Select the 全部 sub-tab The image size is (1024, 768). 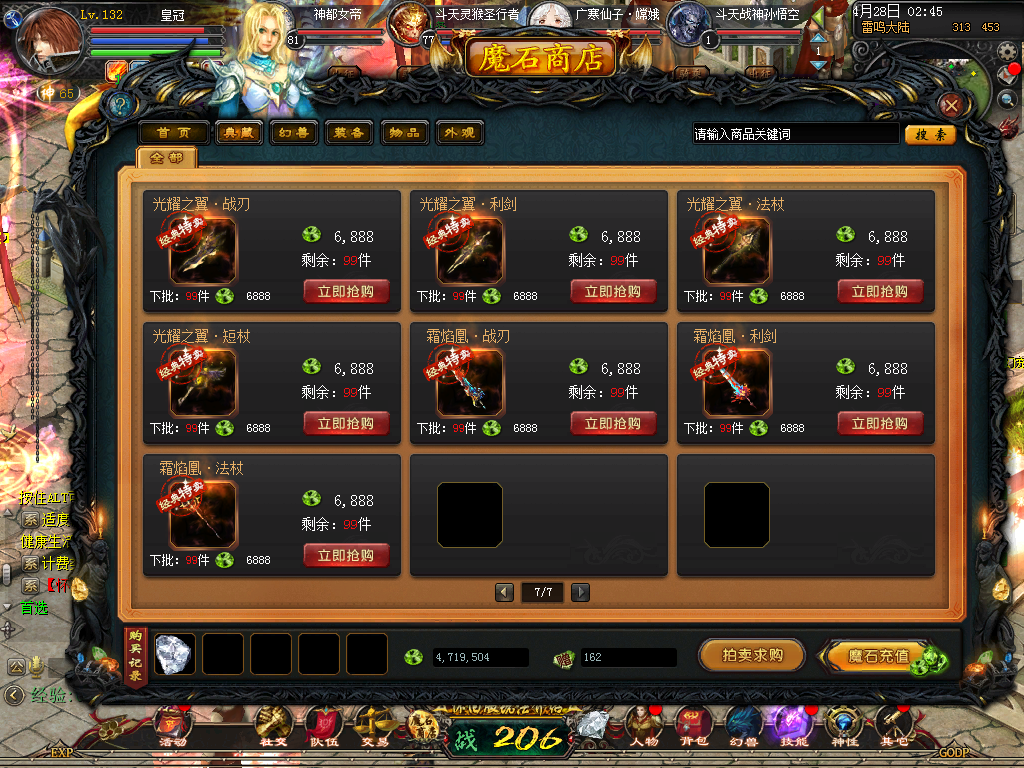[167, 158]
